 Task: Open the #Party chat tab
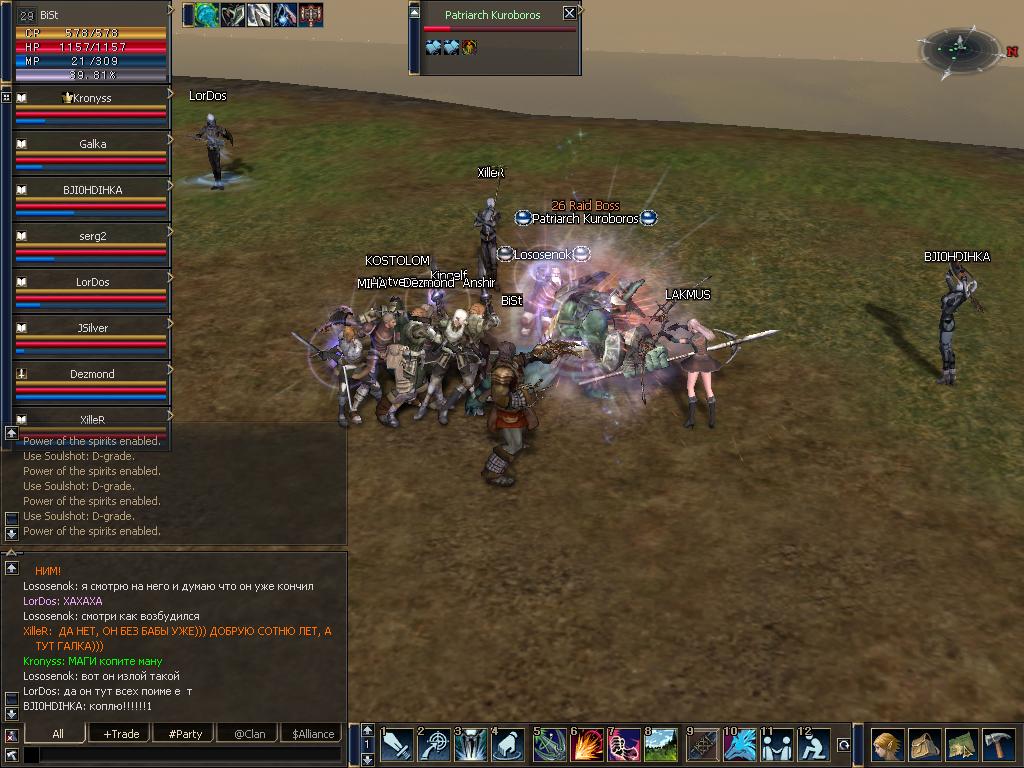coord(185,733)
